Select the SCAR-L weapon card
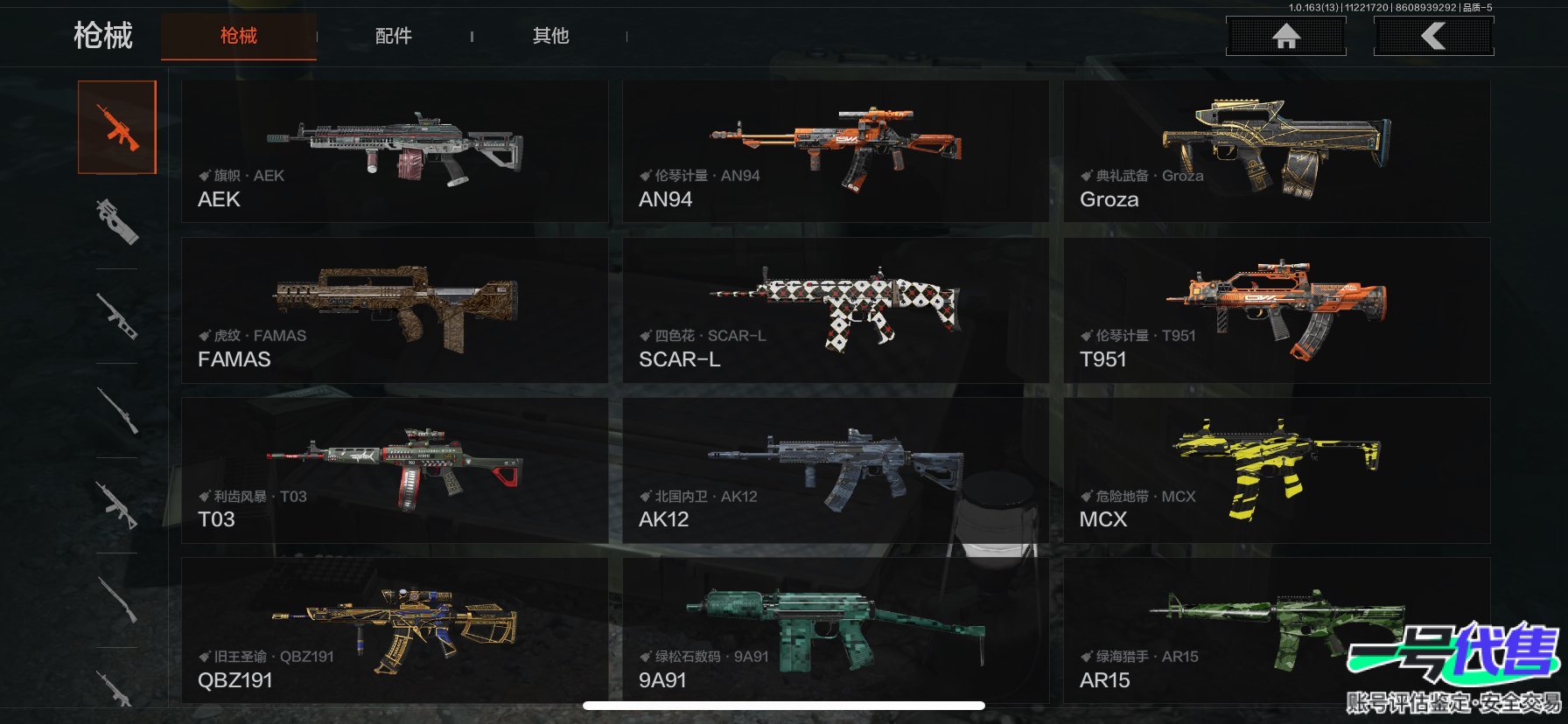1568x724 pixels. (x=836, y=310)
